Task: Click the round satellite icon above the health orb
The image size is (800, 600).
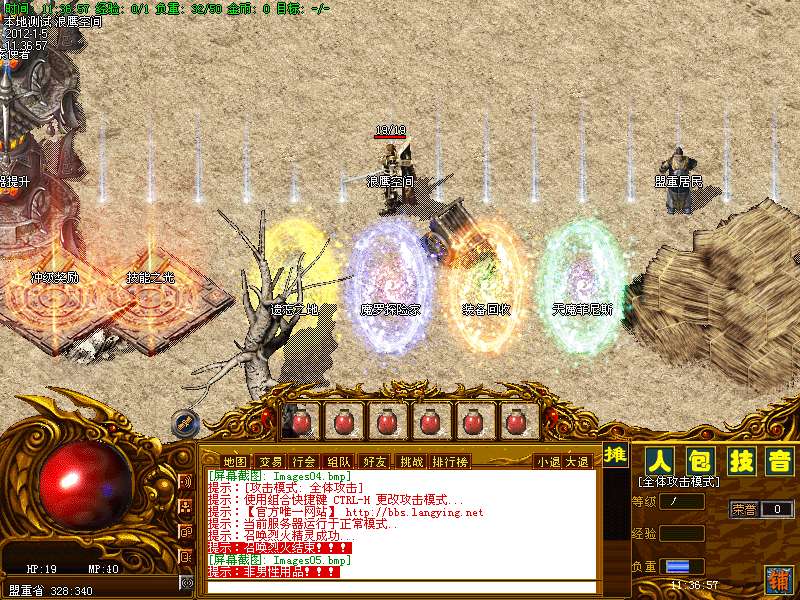Action: tap(184, 422)
